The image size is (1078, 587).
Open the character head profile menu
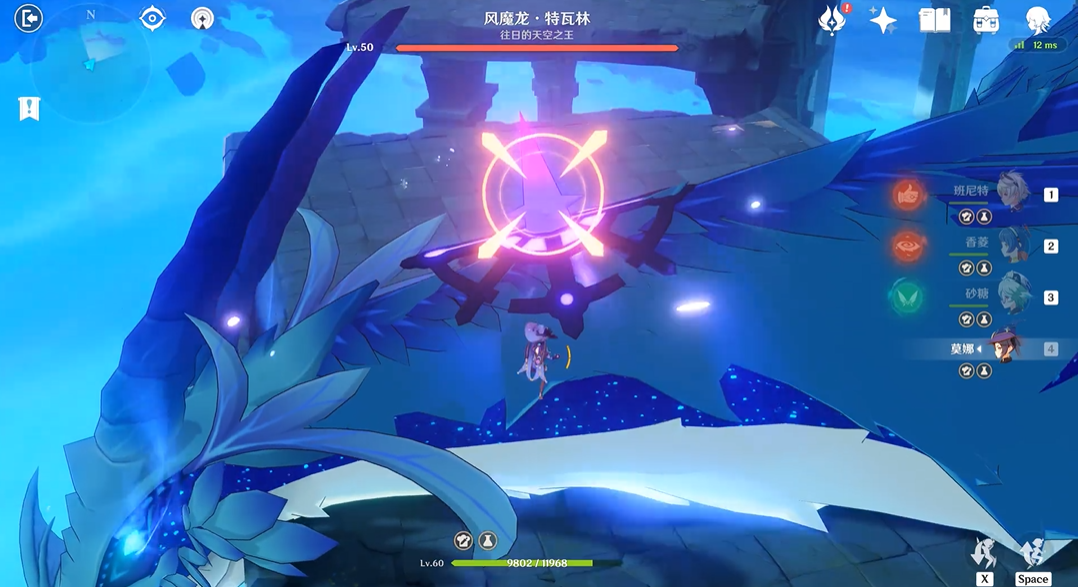point(1038,20)
